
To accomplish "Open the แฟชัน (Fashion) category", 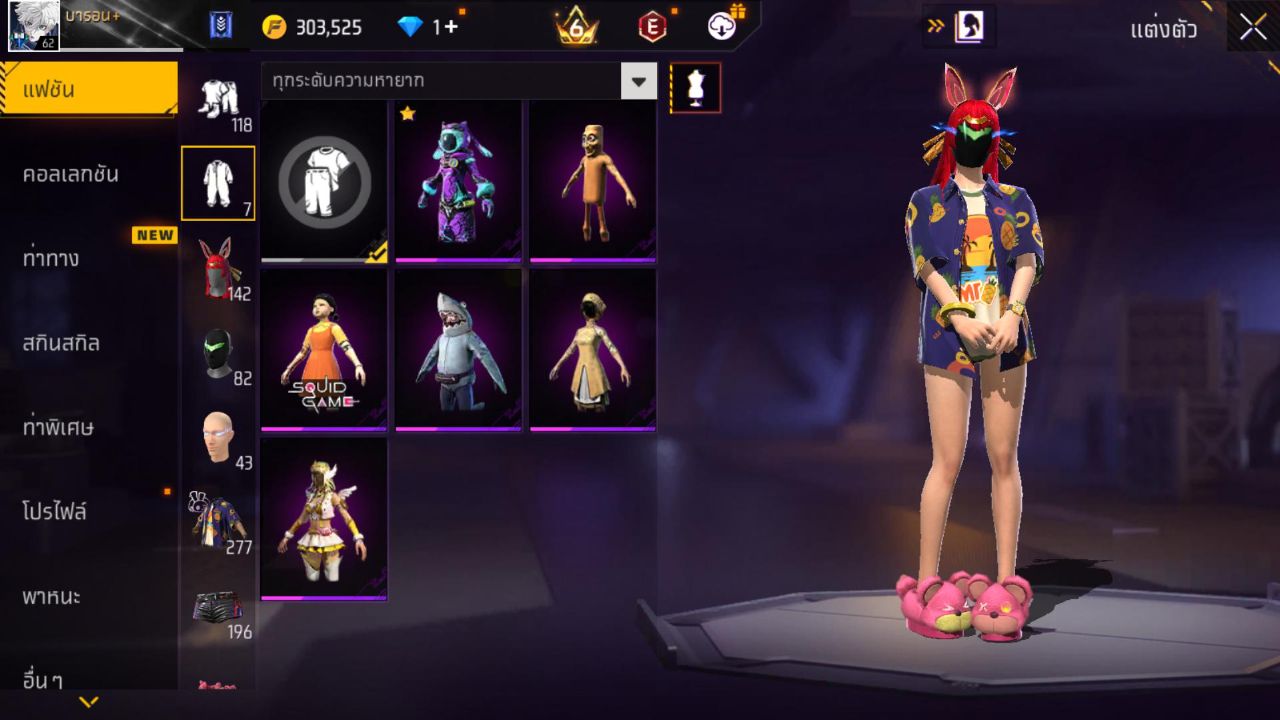I will coord(88,90).
